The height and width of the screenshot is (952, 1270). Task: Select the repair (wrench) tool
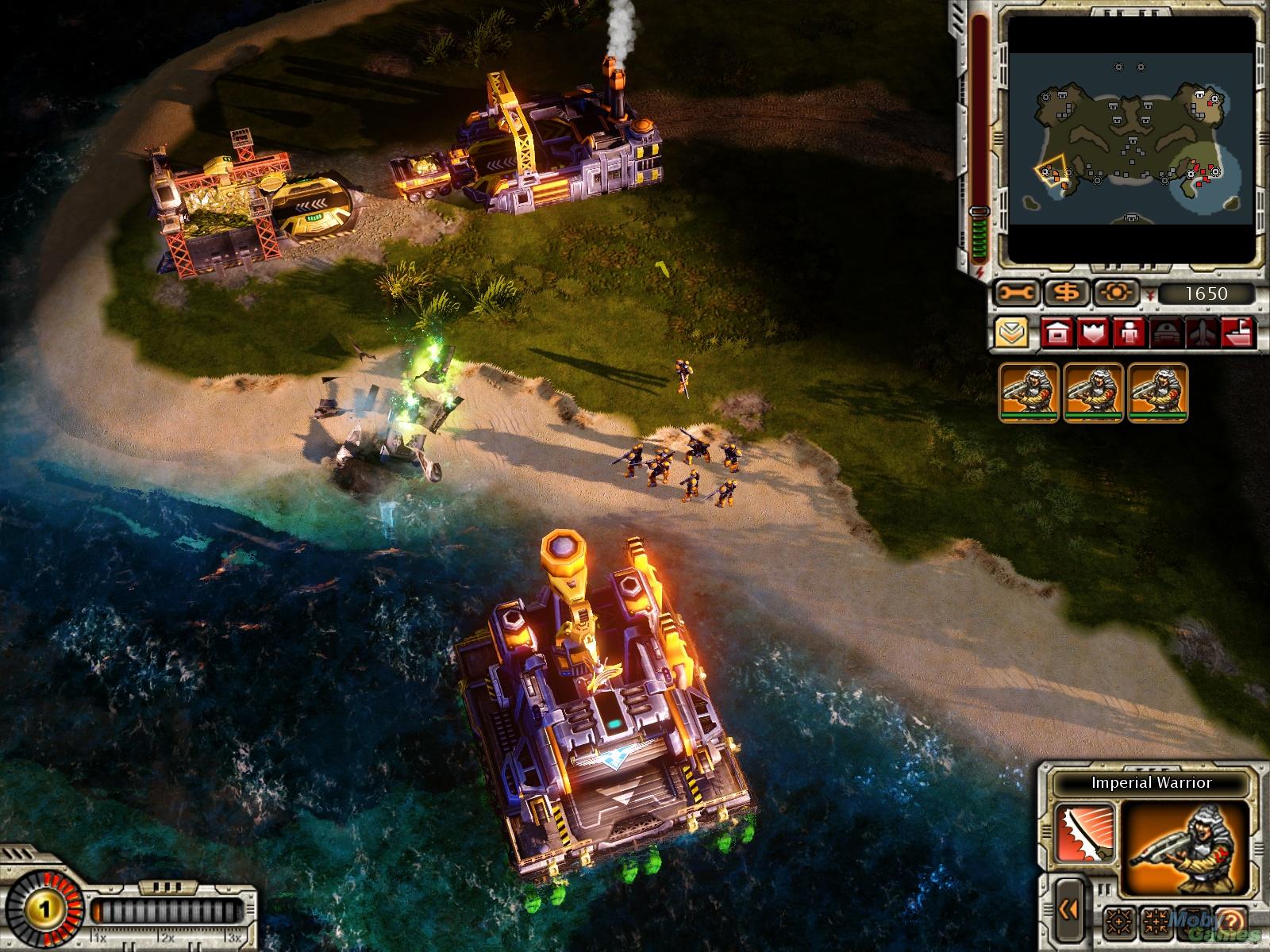tap(1017, 293)
